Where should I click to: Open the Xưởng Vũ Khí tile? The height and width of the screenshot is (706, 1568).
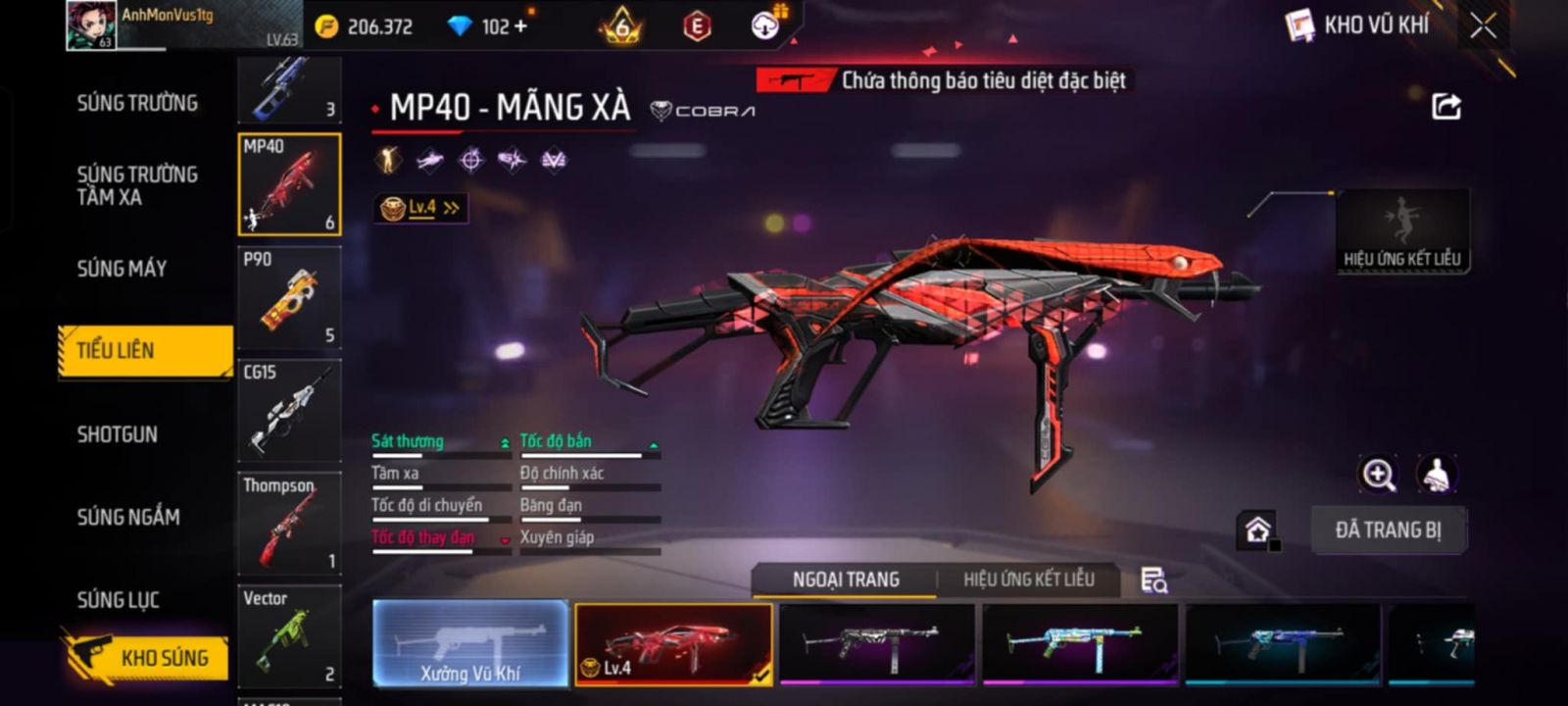pyautogui.click(x=470, y=644)
